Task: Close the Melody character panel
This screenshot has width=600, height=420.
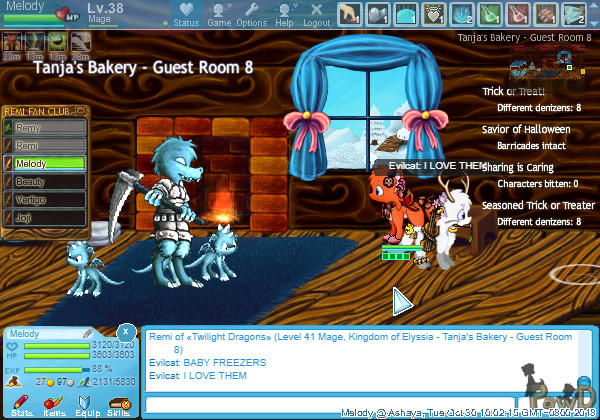Action: (x=125, y=331)
